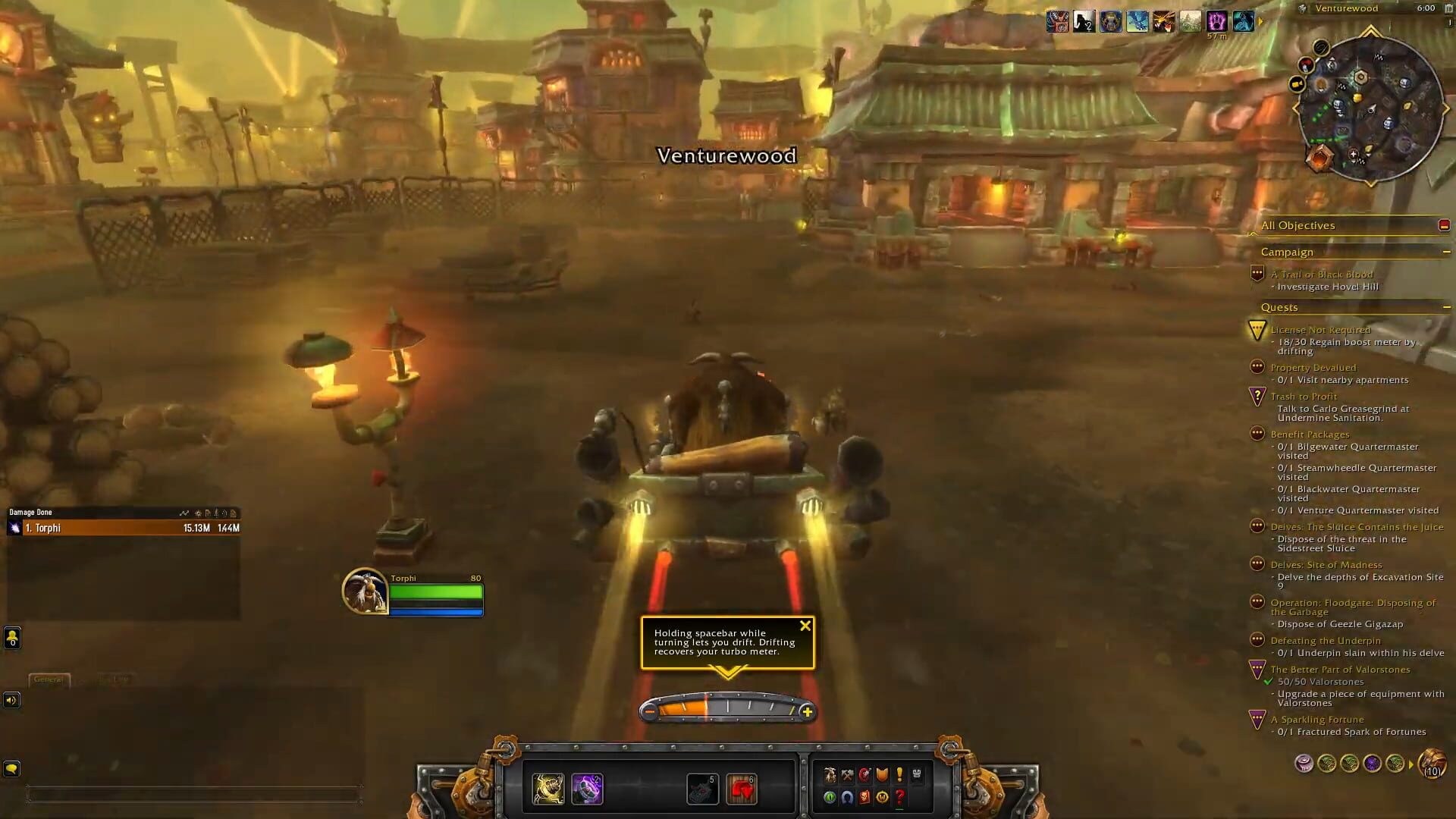Click the License Not Required quest title

1320,330
